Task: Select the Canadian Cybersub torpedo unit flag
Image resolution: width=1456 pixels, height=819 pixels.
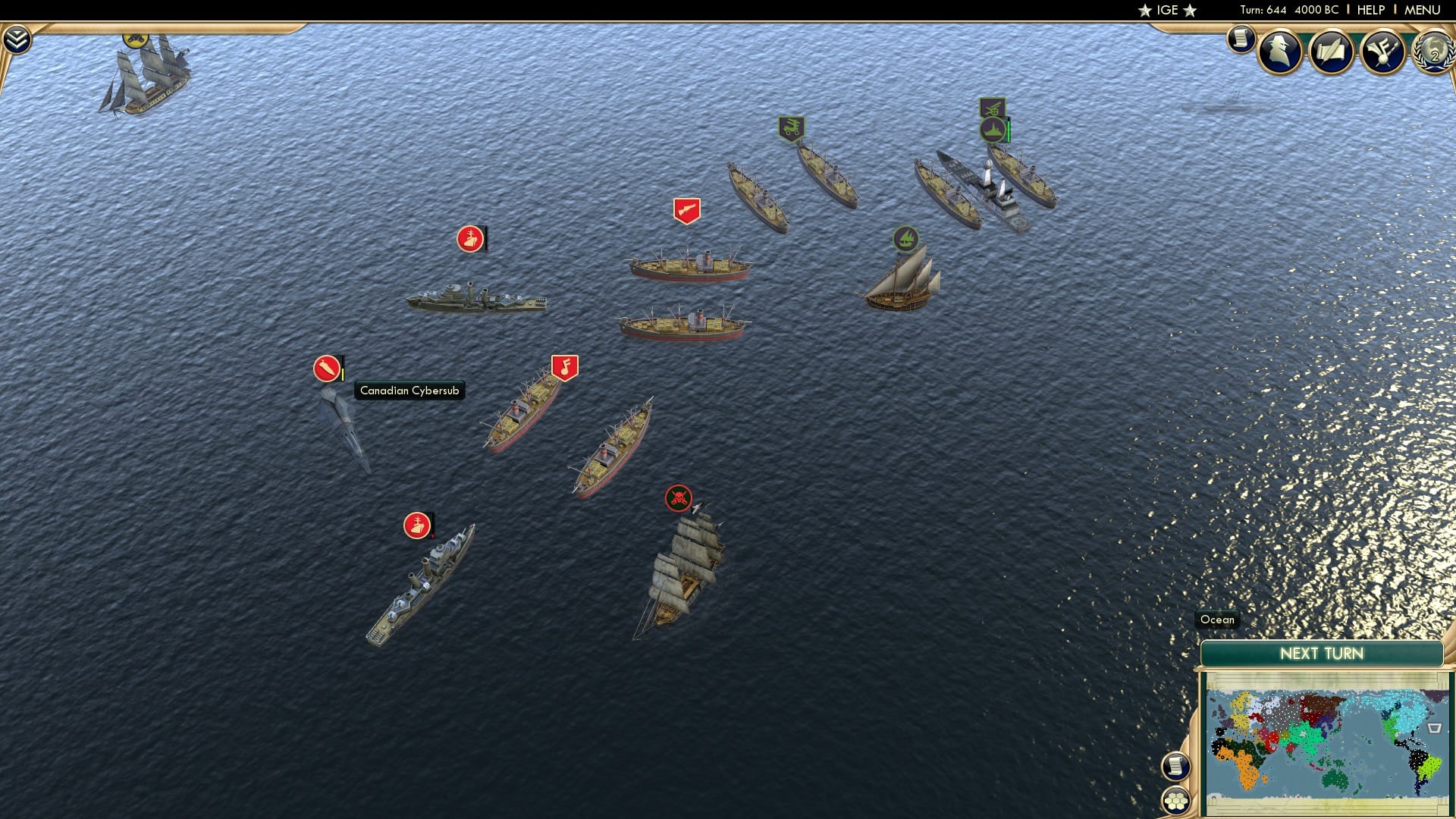Action: click(x=326, y=369)
